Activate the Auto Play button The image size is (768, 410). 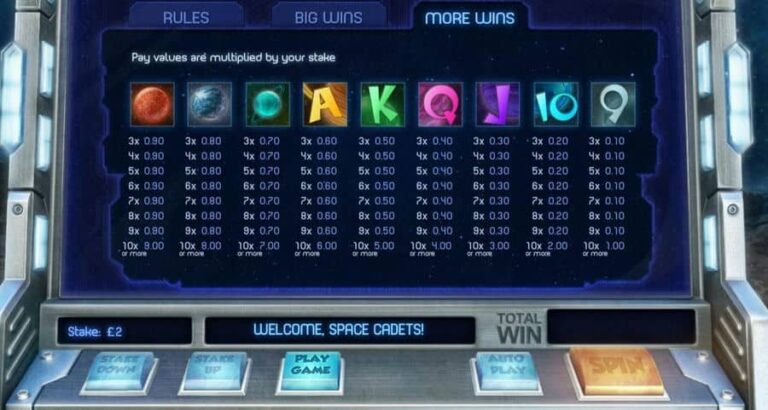tap(508, 366)
